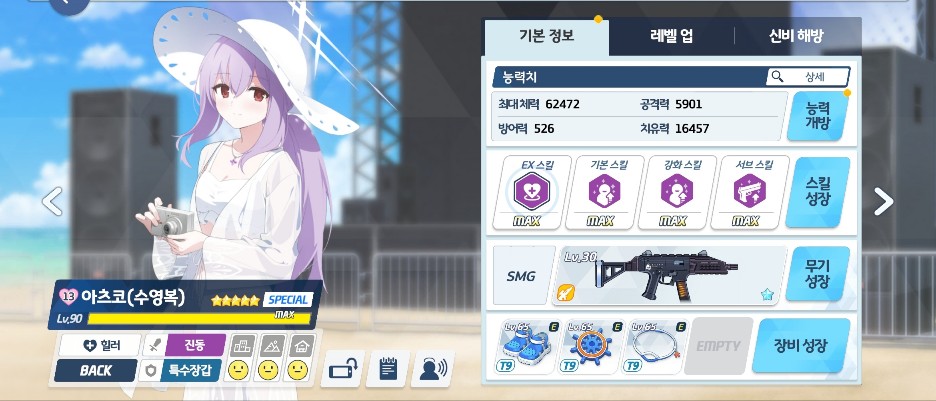936x401 pixels.
Task: Show the previous student with left arrow
Action: 52,201
